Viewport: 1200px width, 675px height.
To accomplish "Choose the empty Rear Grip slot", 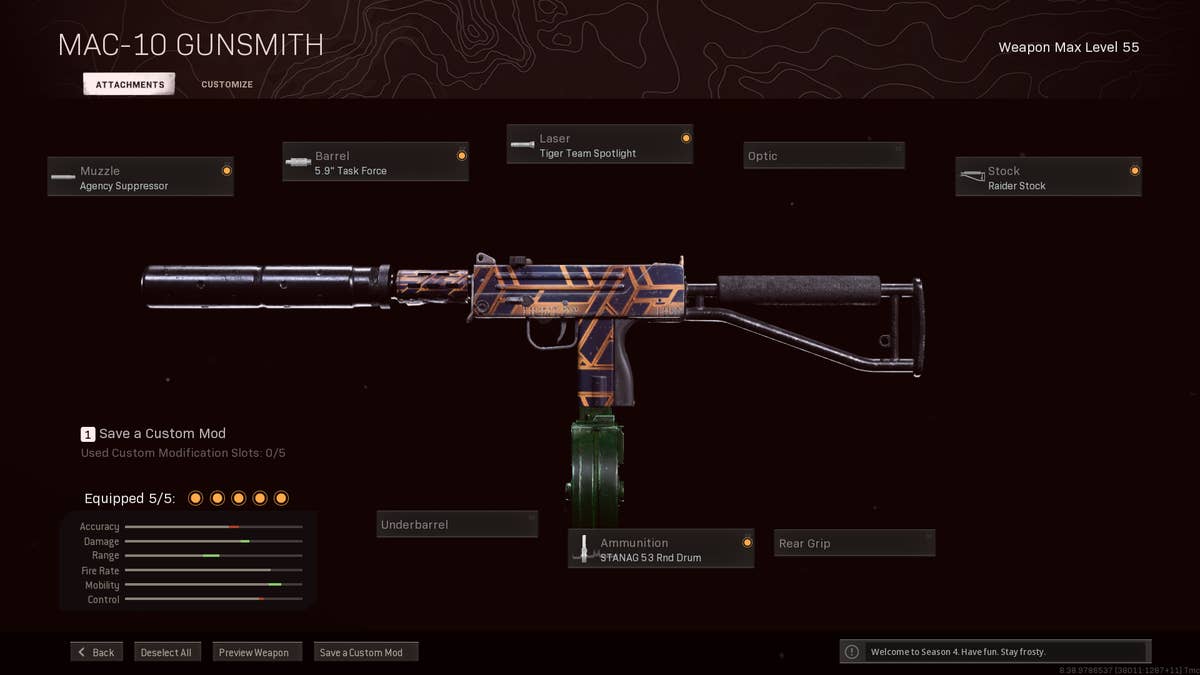I will click(x=854, y=544).
